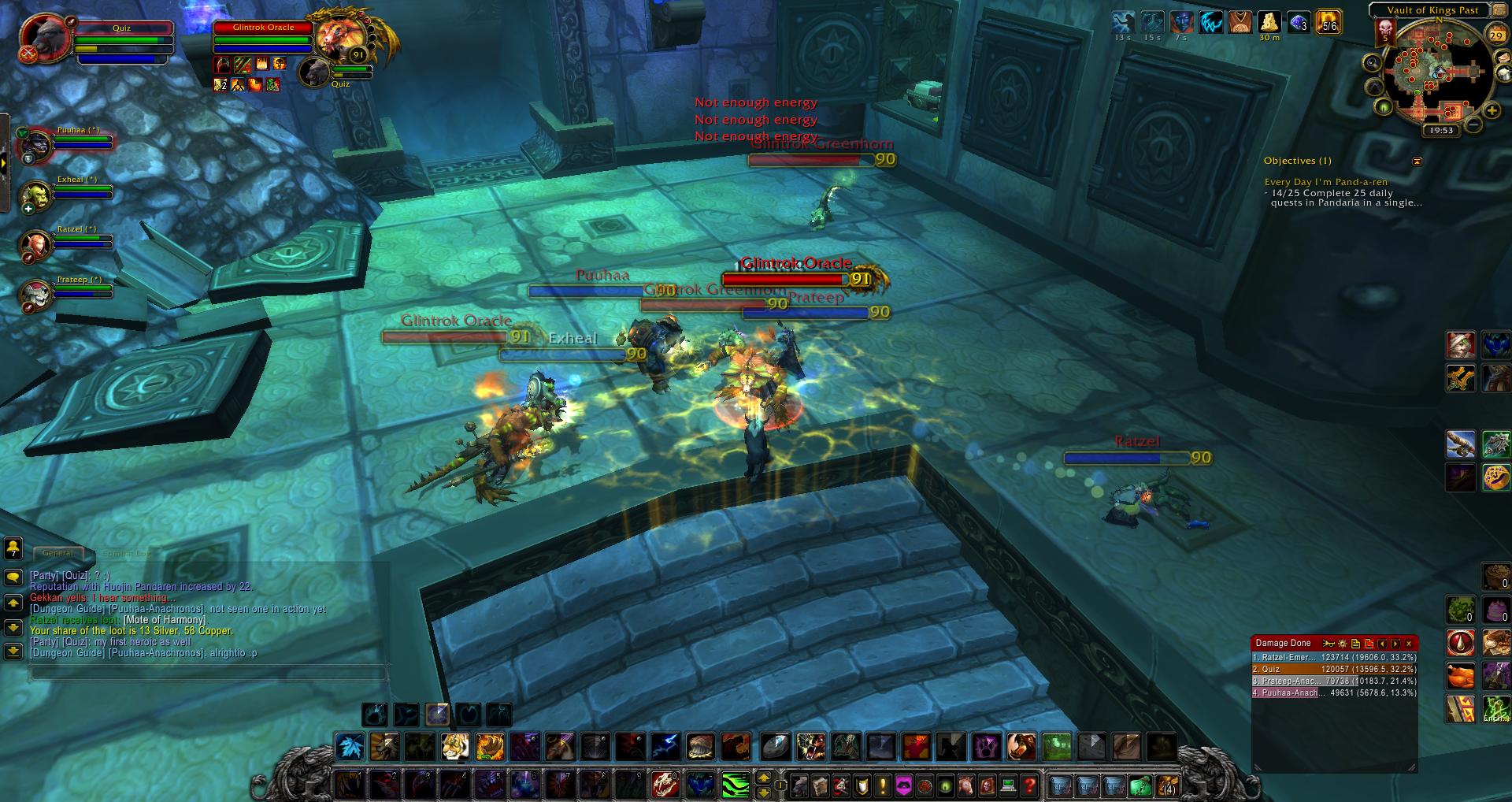Click the green dungeon finder eye icon
This screenshot has height=802, width=1512.
point(1383,107)
